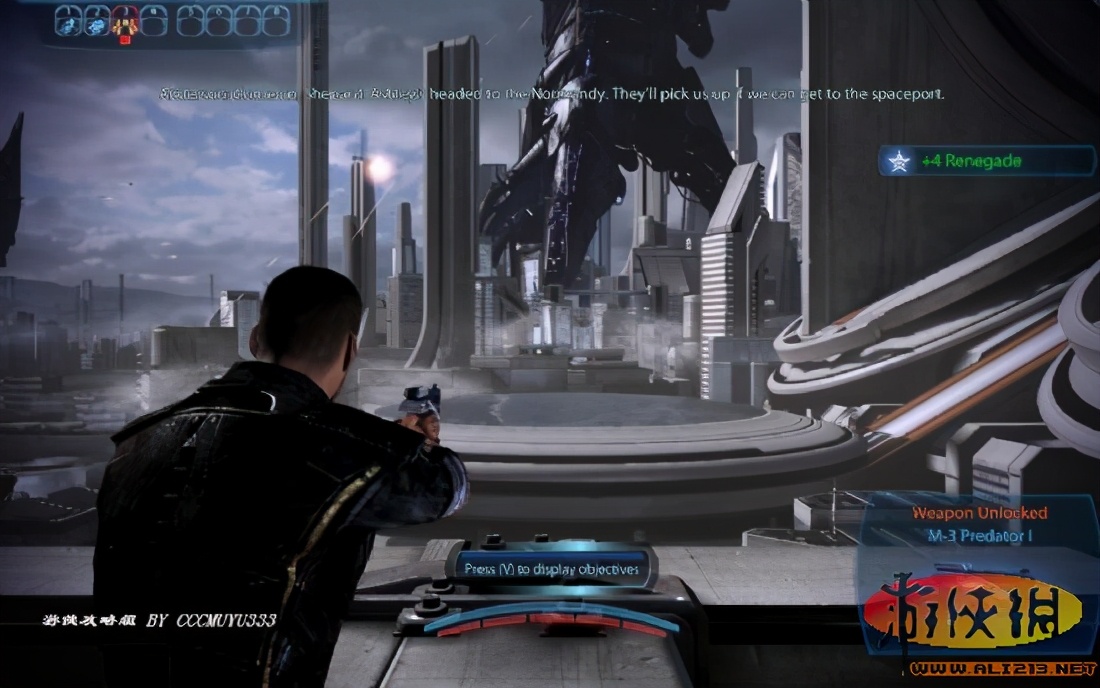Screen dimensions: 1100x688
Task: Click the +4 Renegade notification
Action: click(x=985, y=161)
